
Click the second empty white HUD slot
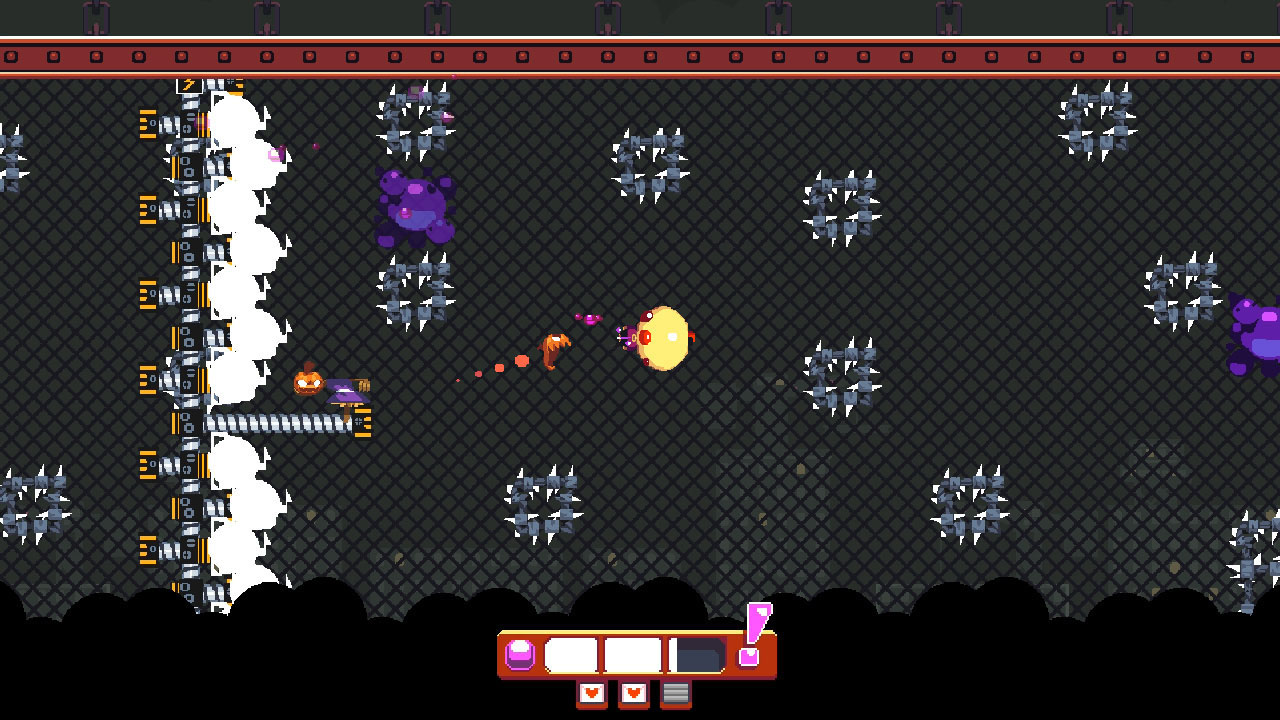(631, 654)
